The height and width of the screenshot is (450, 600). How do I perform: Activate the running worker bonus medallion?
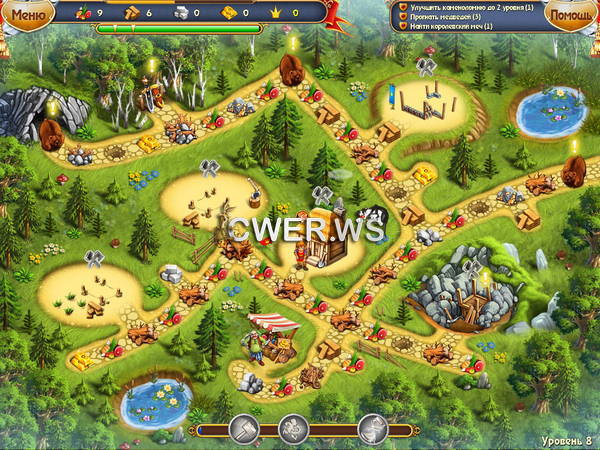tap(294, 429)
